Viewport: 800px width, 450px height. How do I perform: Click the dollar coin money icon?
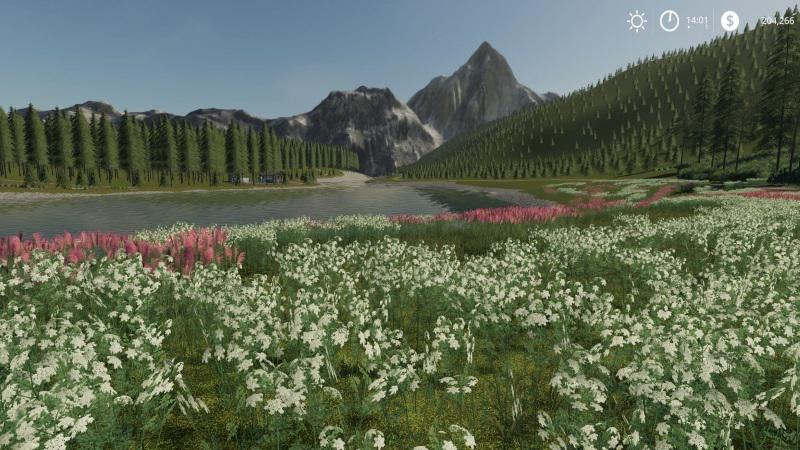730,21
